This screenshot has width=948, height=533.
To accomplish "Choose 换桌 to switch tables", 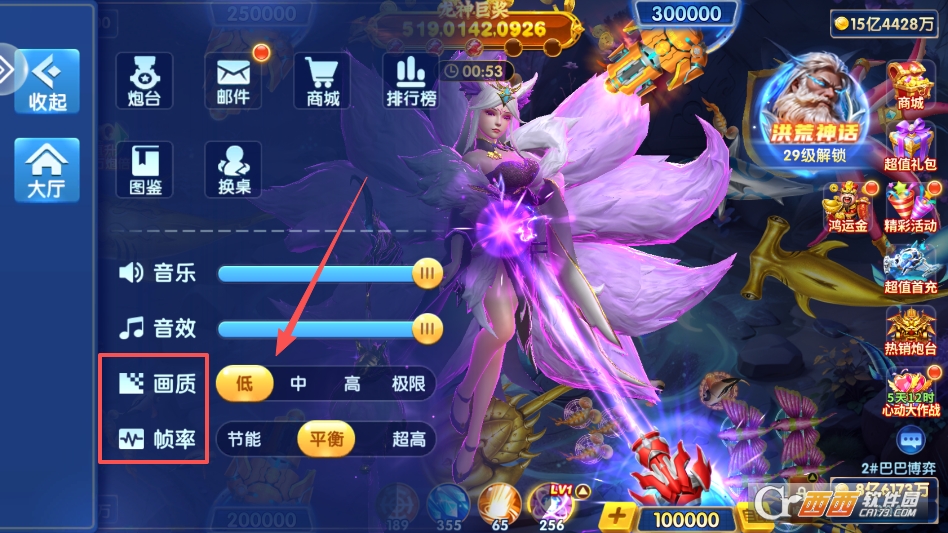I will [x=233, y=169].
